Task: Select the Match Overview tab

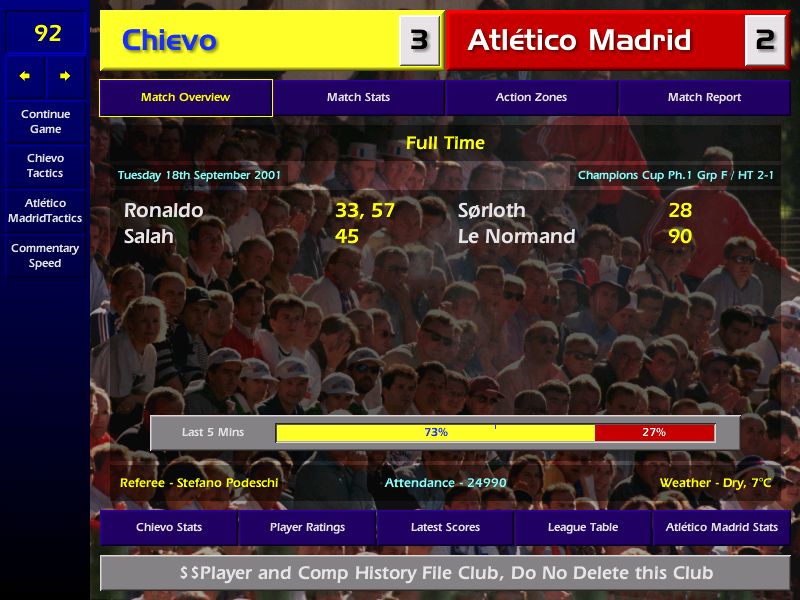Action: (185, 98)
